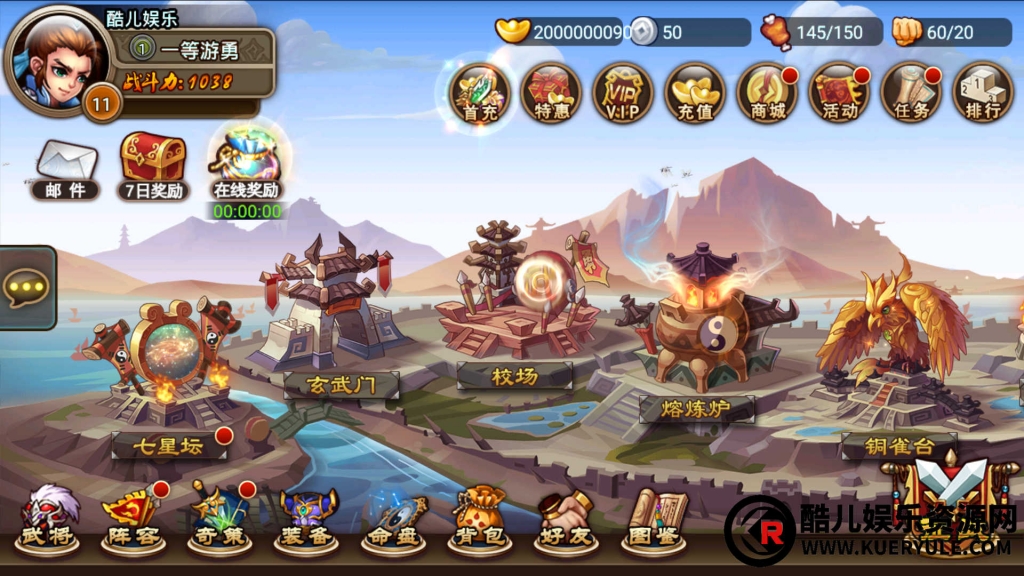Open the 充值 recharge shop
Screen dimensions: 1024x576
695,93
